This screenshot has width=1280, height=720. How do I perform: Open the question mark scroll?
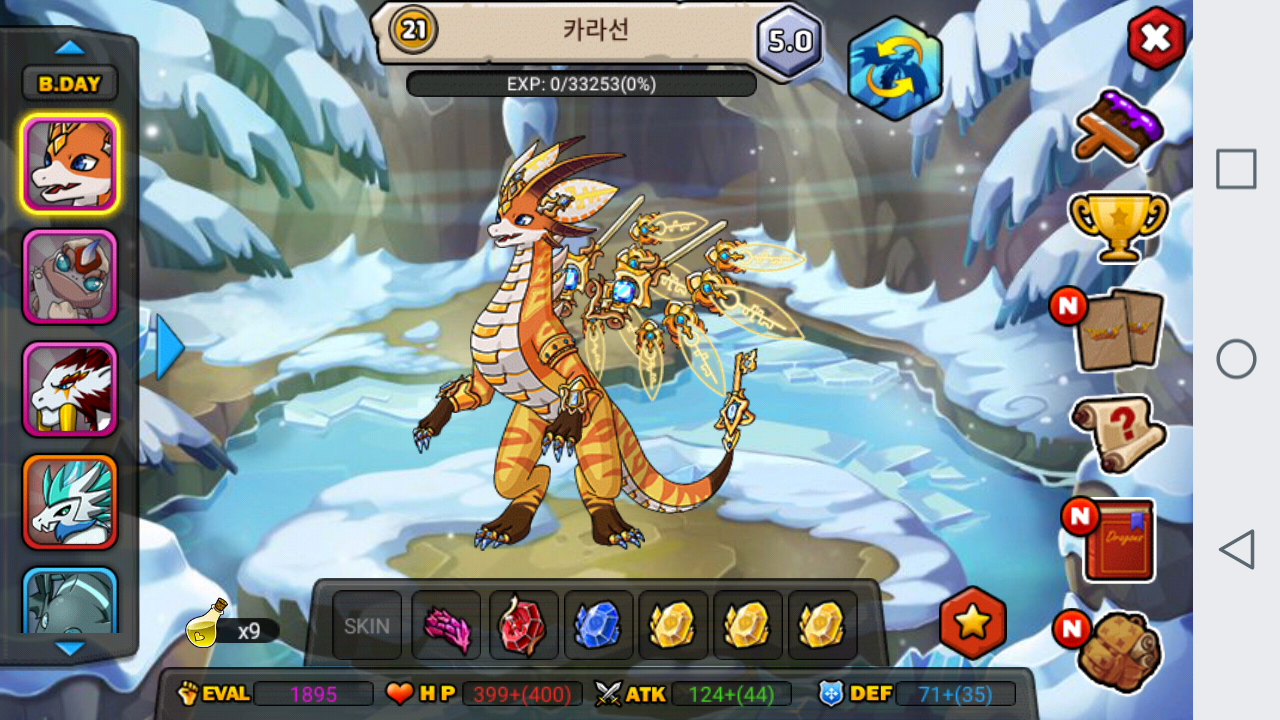coord(1118,433)
